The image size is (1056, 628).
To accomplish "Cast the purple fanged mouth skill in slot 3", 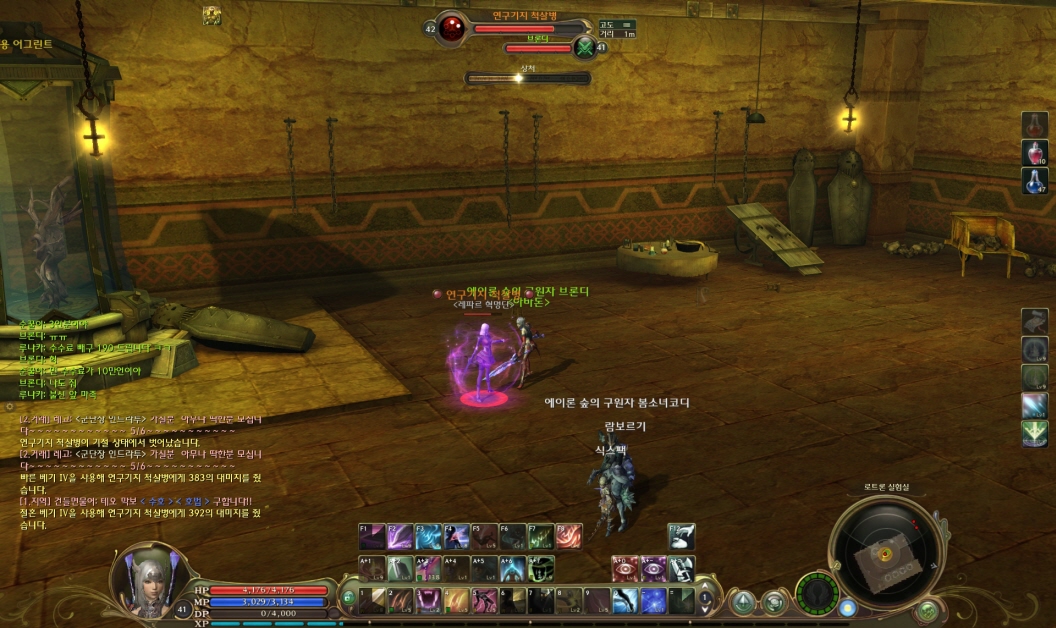I will (429, 600).
